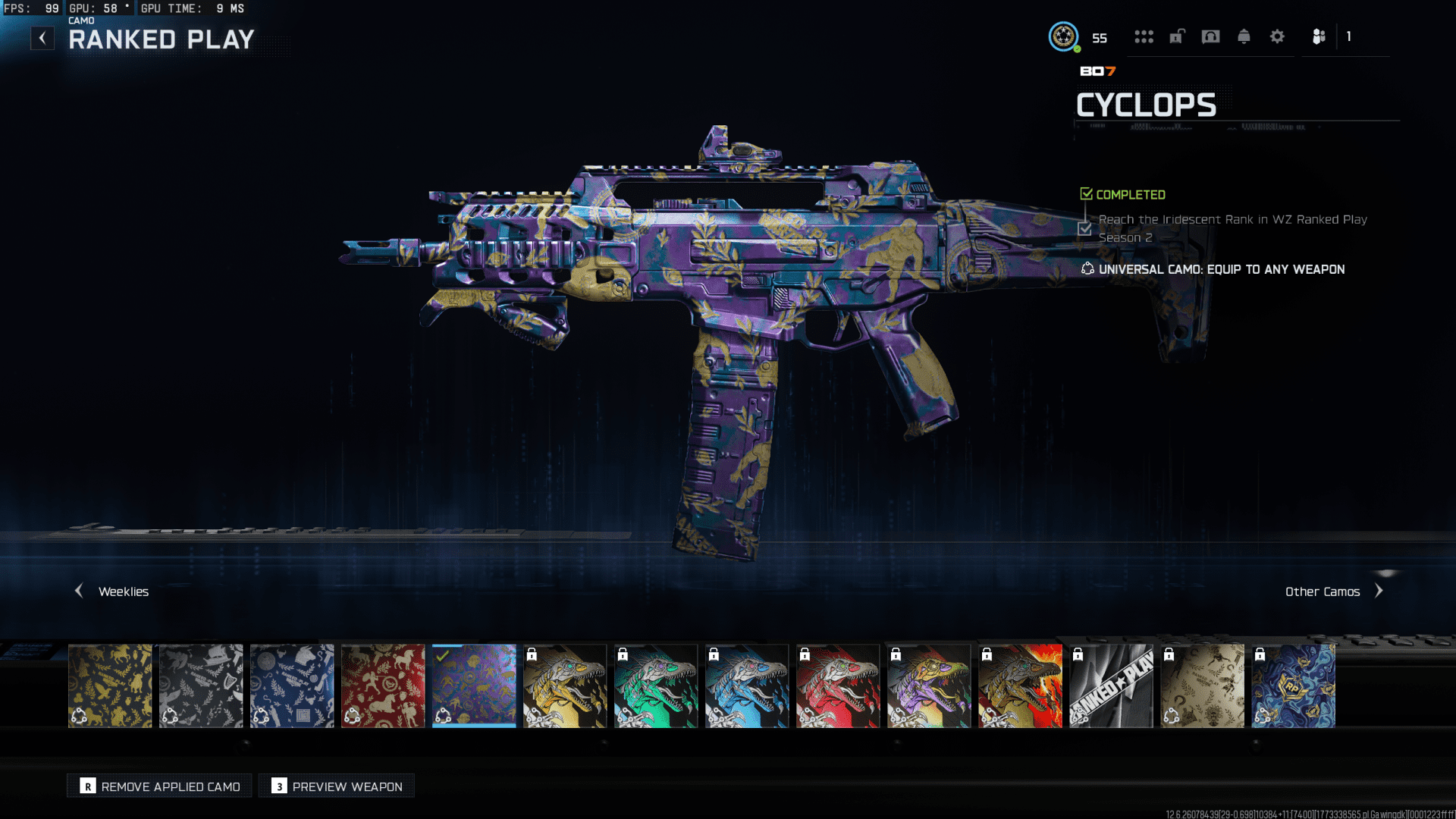Go back with the arrow beside Ranked Play
This screenshot has width=1456, height=819.
coord(42,38)
